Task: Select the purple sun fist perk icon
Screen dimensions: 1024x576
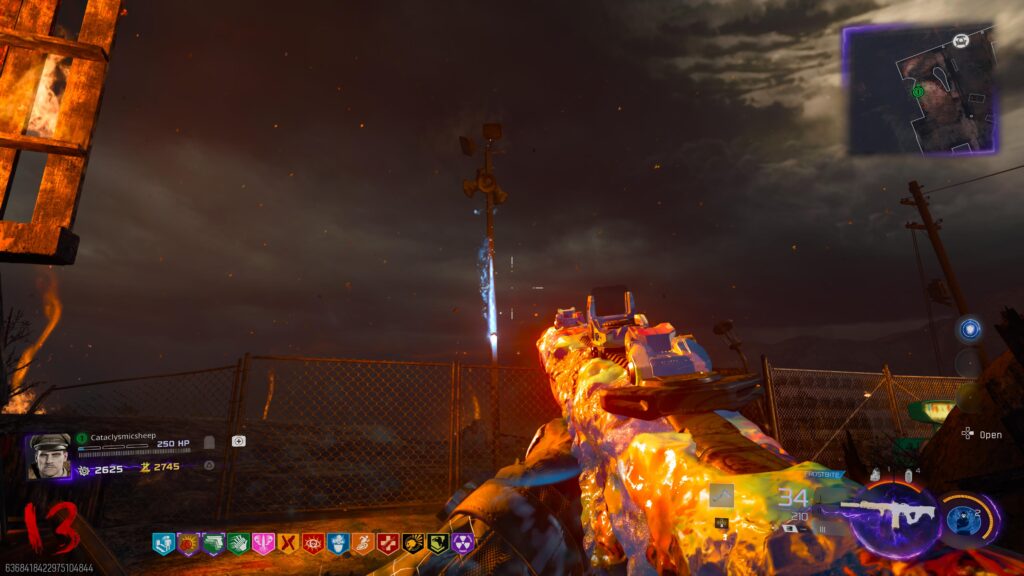Action: pyautogui.click(x=188, y=544)
